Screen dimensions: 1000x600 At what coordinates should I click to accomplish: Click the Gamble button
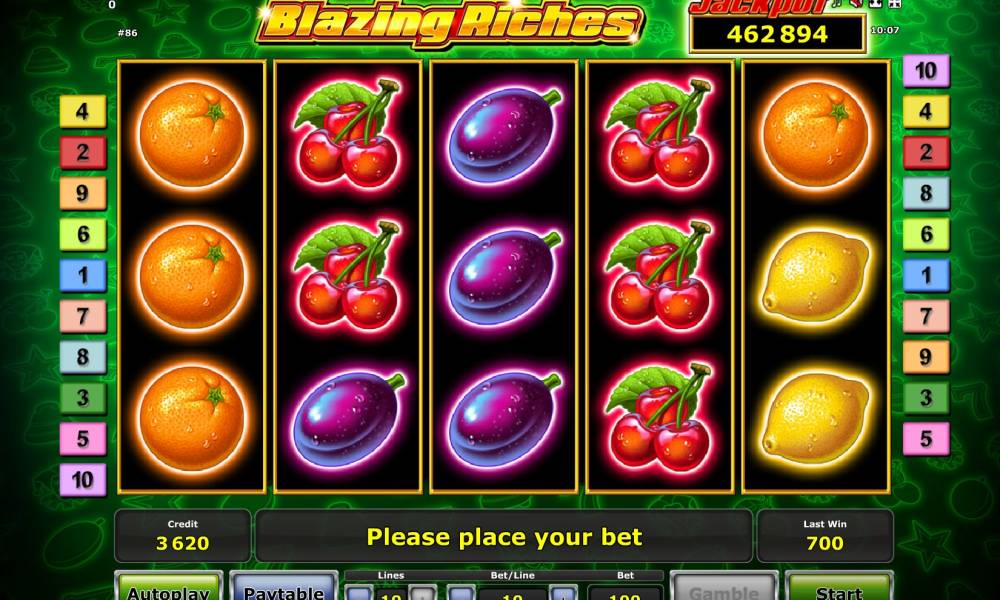click(x=723, y=589)
